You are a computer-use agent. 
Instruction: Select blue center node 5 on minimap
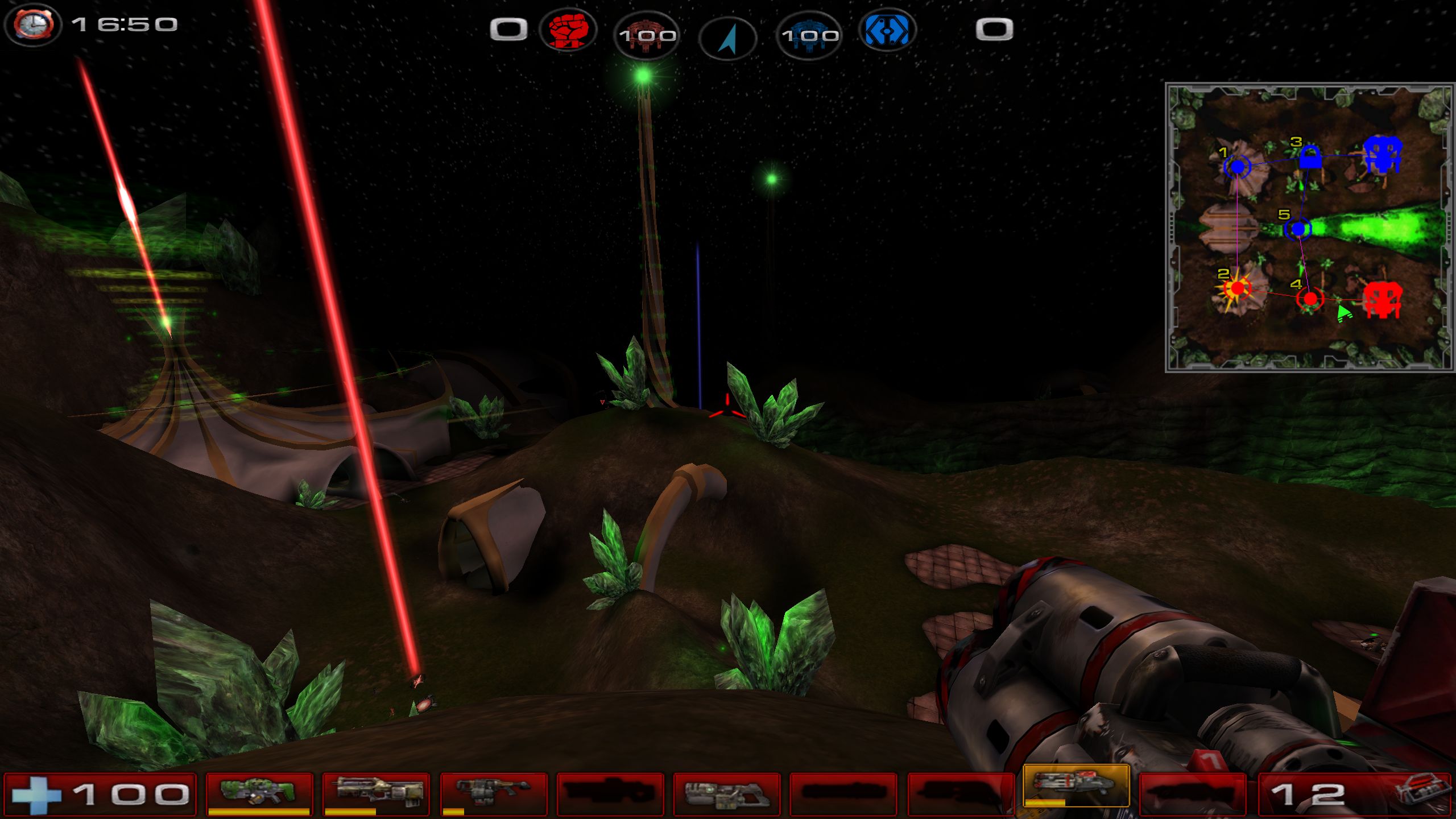pos(1298,229)
